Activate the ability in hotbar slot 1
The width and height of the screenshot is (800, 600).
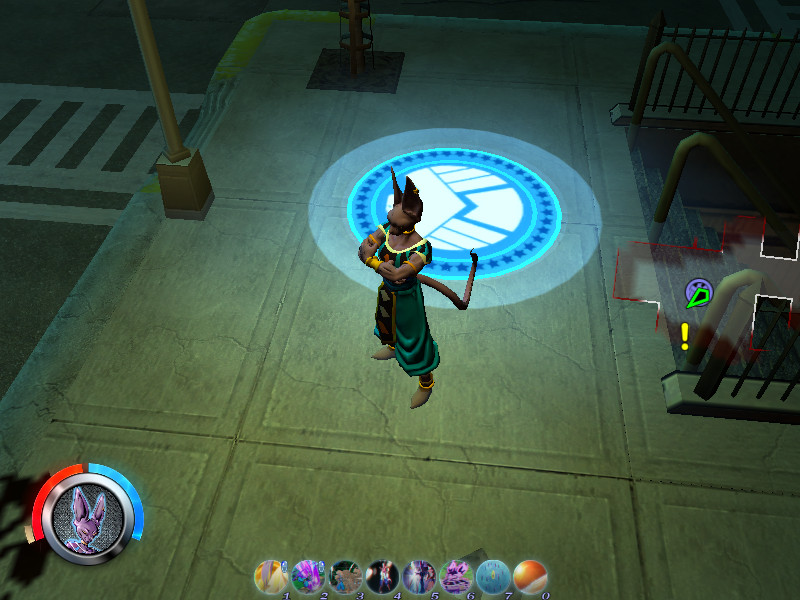271,577
